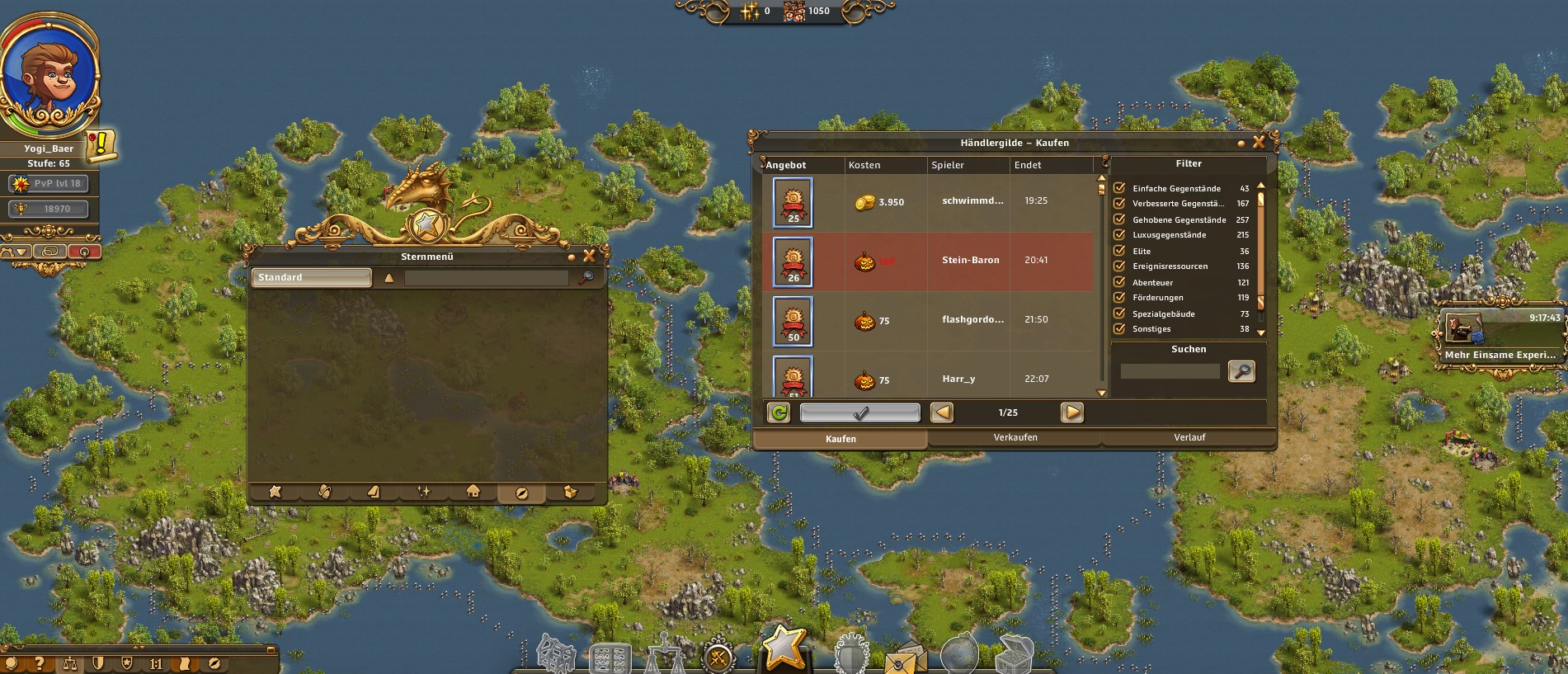This screenshot has height=674, width=1568.
Task: Click the Suchen search text field
Action: (x=1169, y=371)
